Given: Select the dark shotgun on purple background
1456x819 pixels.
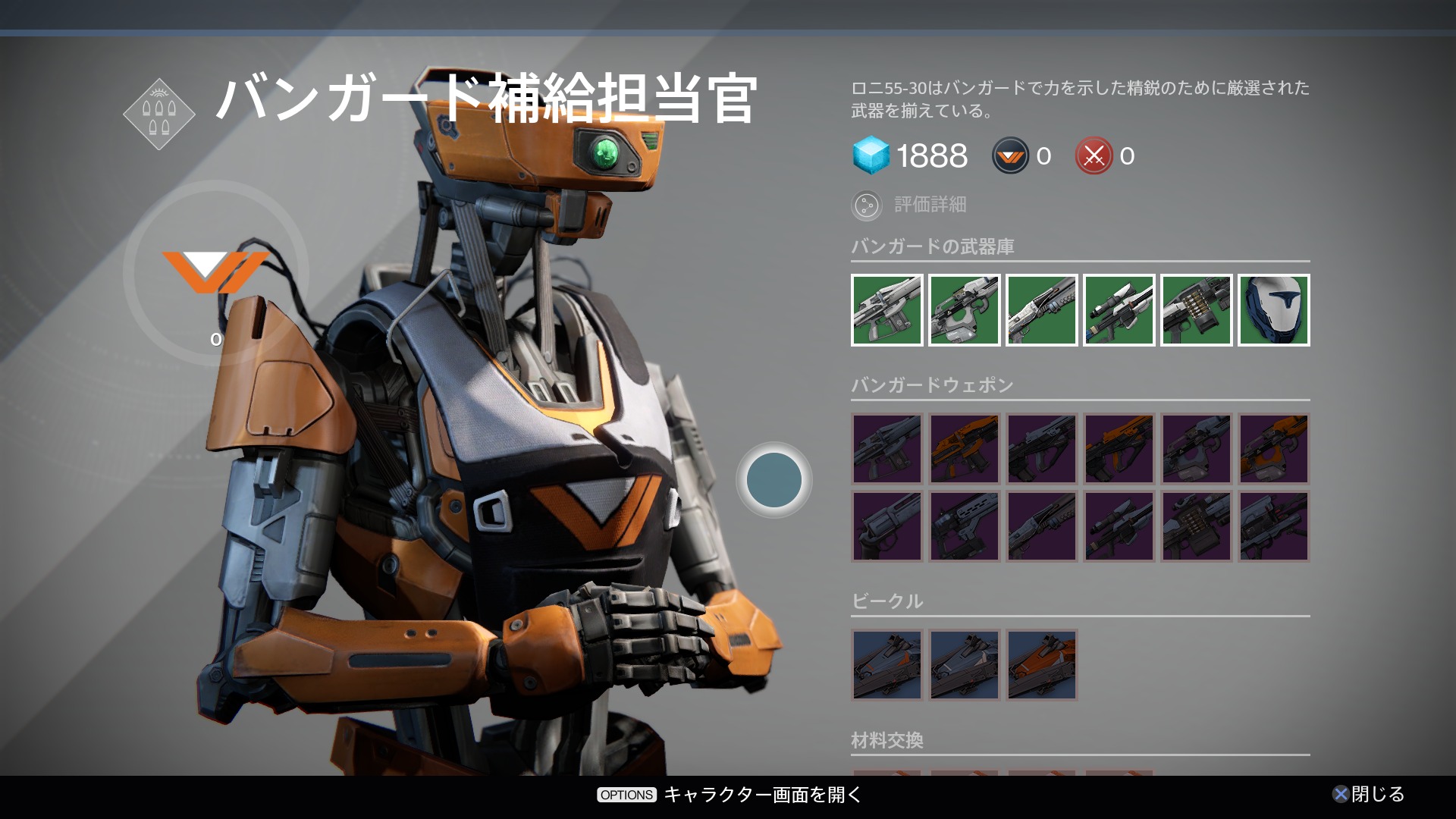Looking at the screenshot, I should (x=1042, y=526).
